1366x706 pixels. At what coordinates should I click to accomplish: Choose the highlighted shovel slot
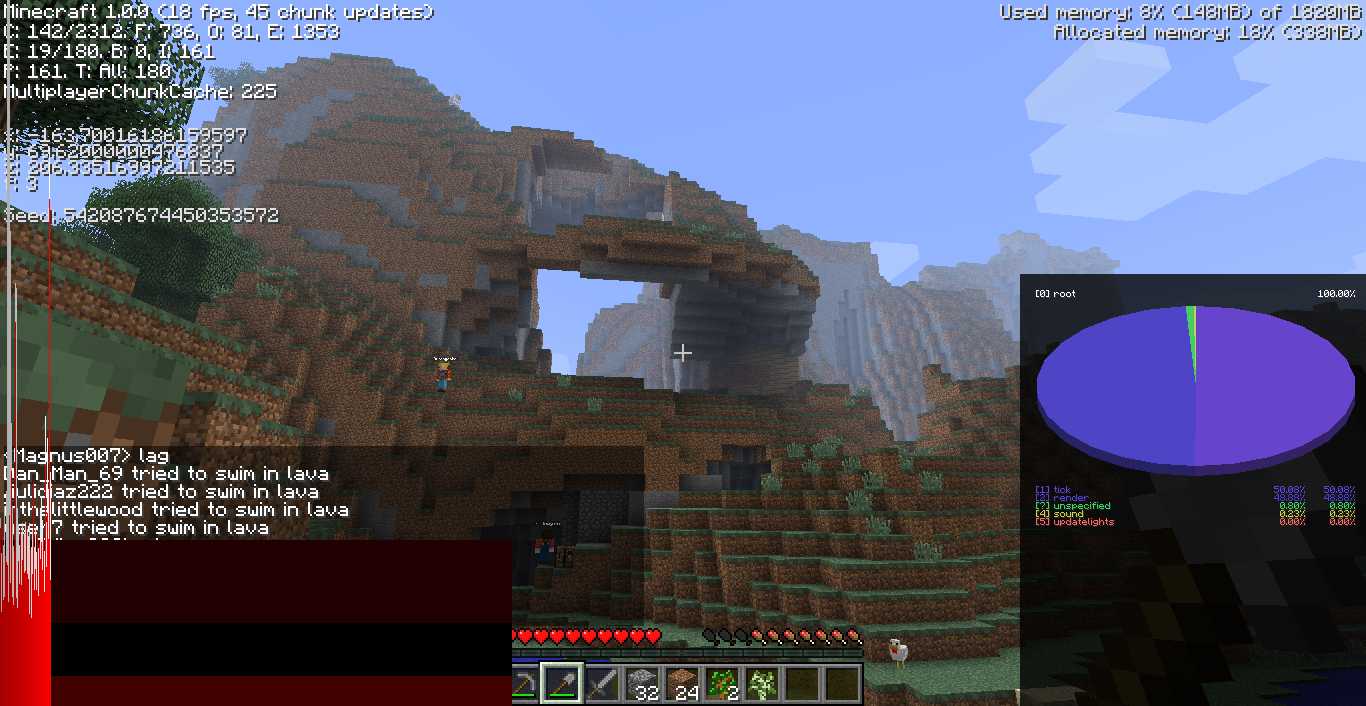[x=561, y=684]
